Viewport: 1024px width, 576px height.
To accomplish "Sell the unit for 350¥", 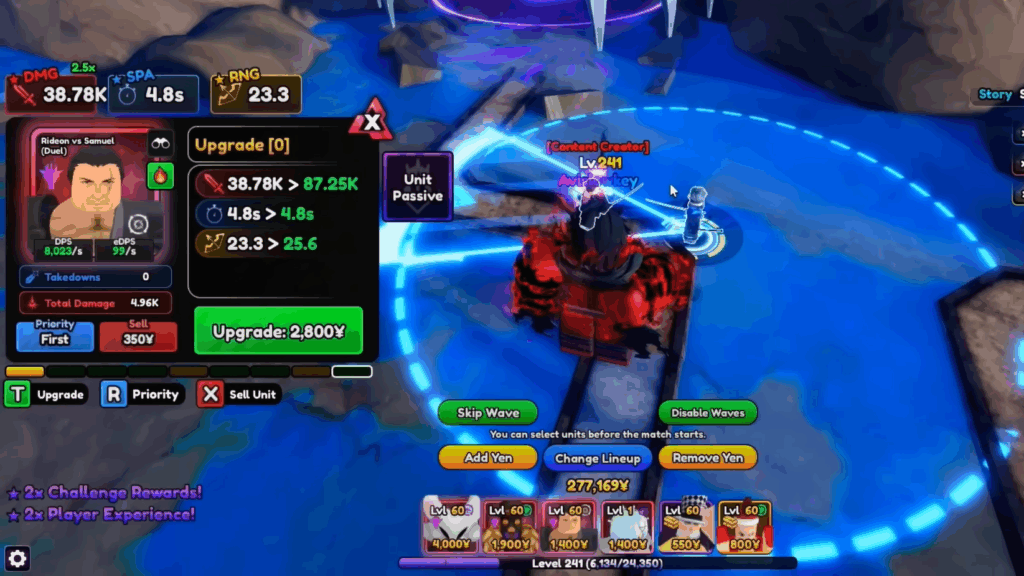I will click(138, 337).
